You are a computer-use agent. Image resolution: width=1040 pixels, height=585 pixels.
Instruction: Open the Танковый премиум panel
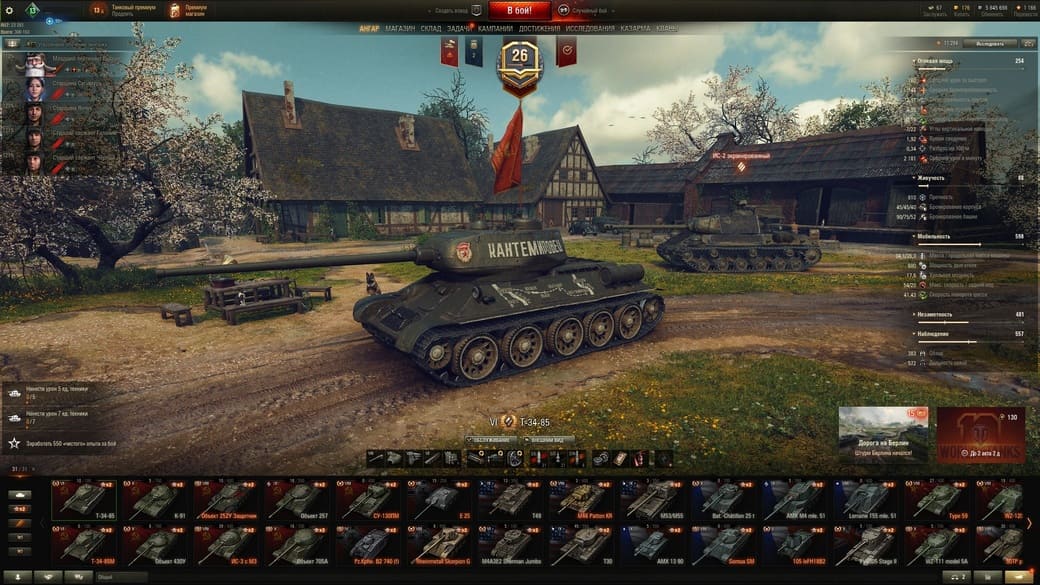125,11
